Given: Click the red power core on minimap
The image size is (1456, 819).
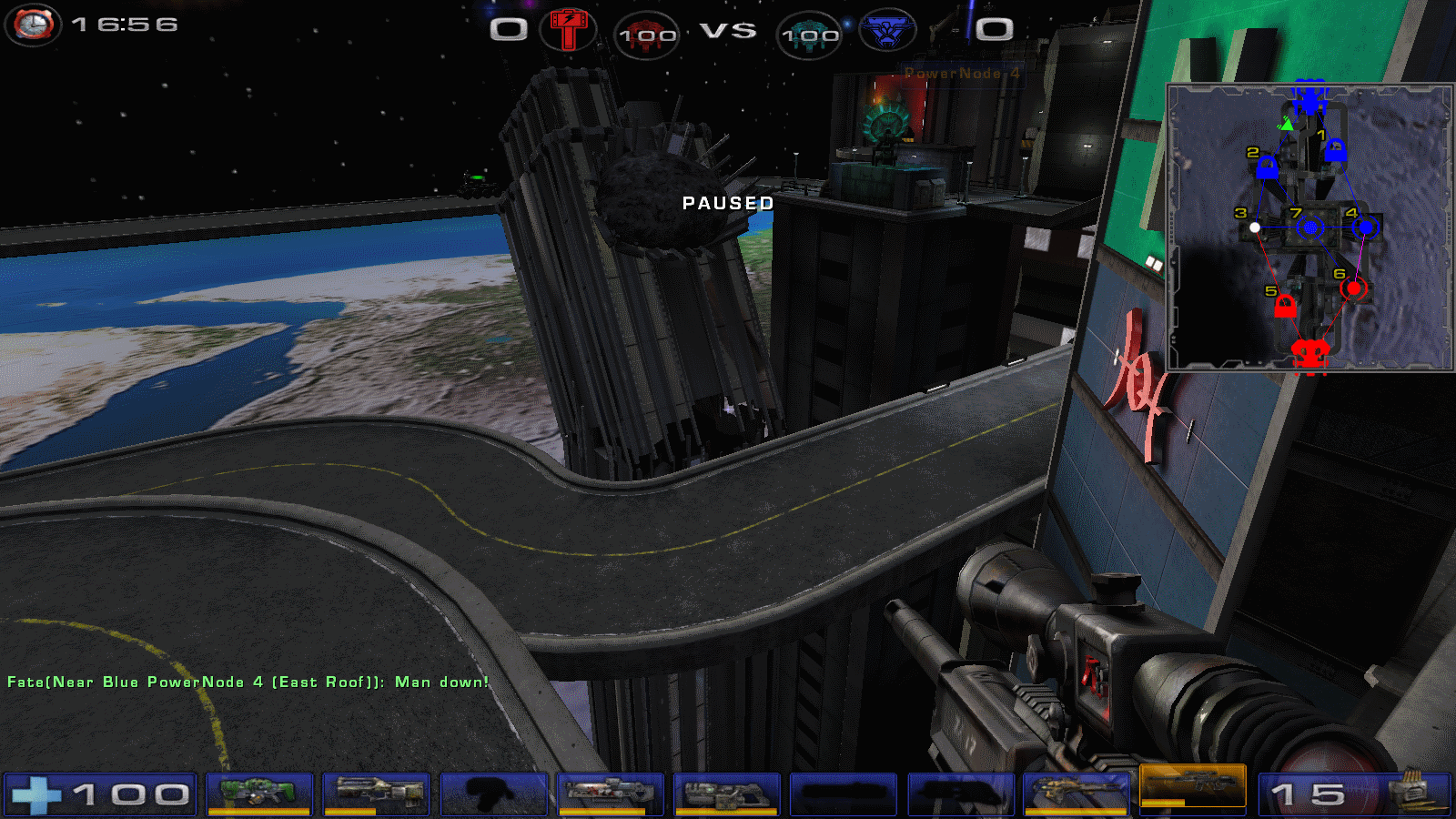Looking at the screenshot, I should tap(1310, 353).
